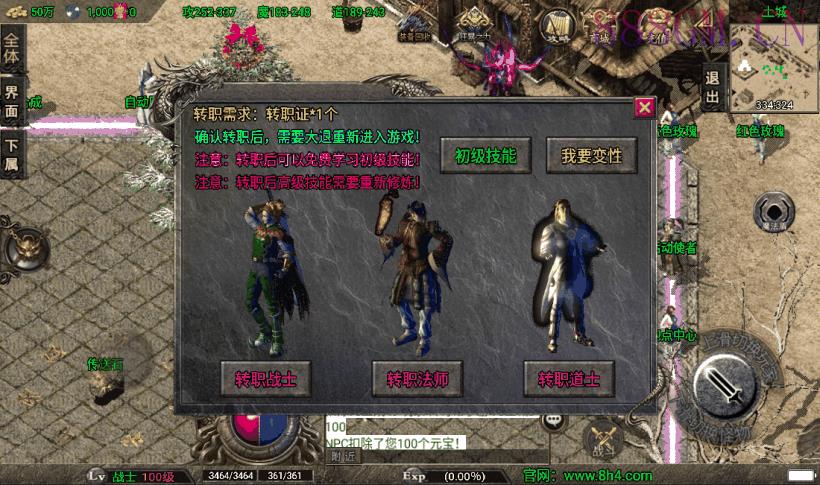Screen dimensions: 820x485
Task: Close the job change dialog
Action: point(645,107)
